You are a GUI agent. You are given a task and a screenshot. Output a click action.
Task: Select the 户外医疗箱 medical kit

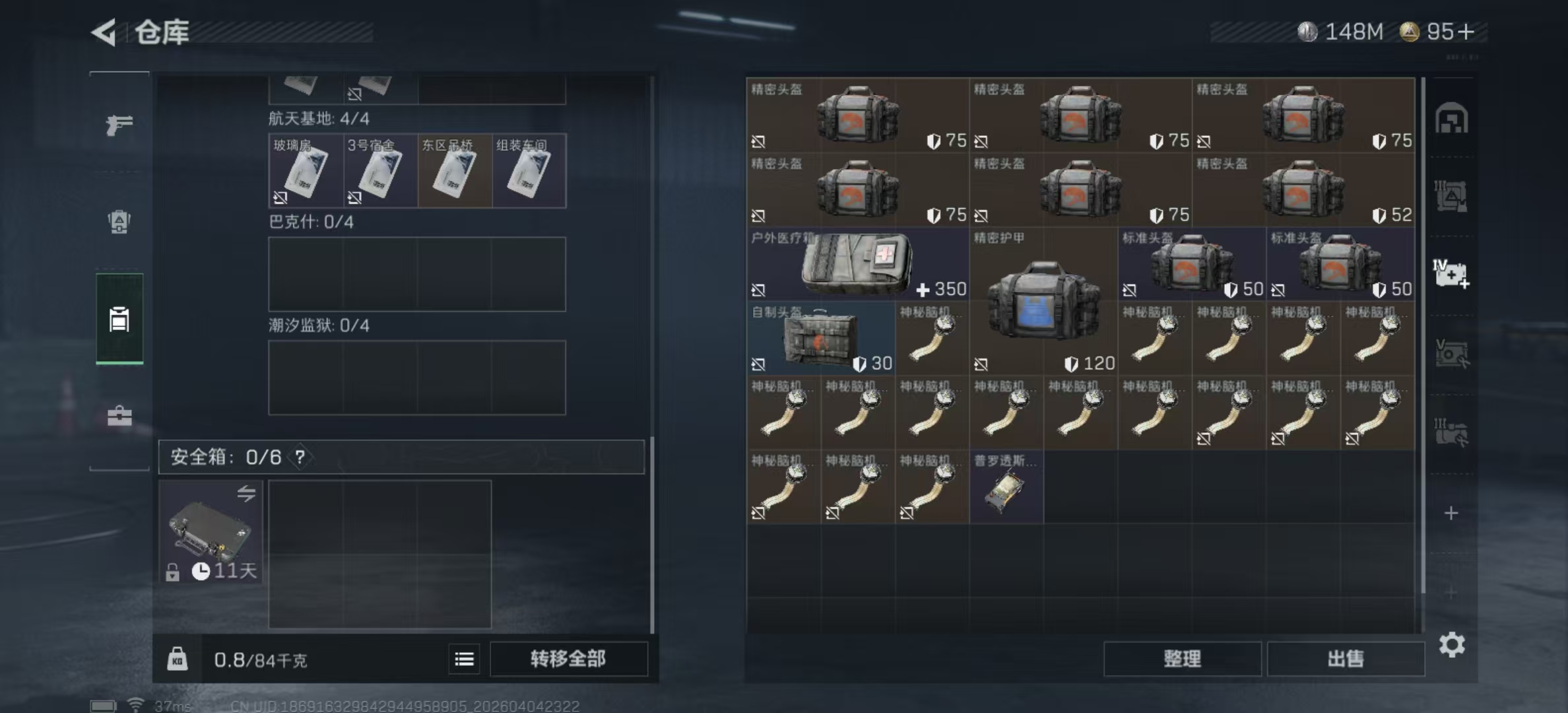tap(857, 264)
